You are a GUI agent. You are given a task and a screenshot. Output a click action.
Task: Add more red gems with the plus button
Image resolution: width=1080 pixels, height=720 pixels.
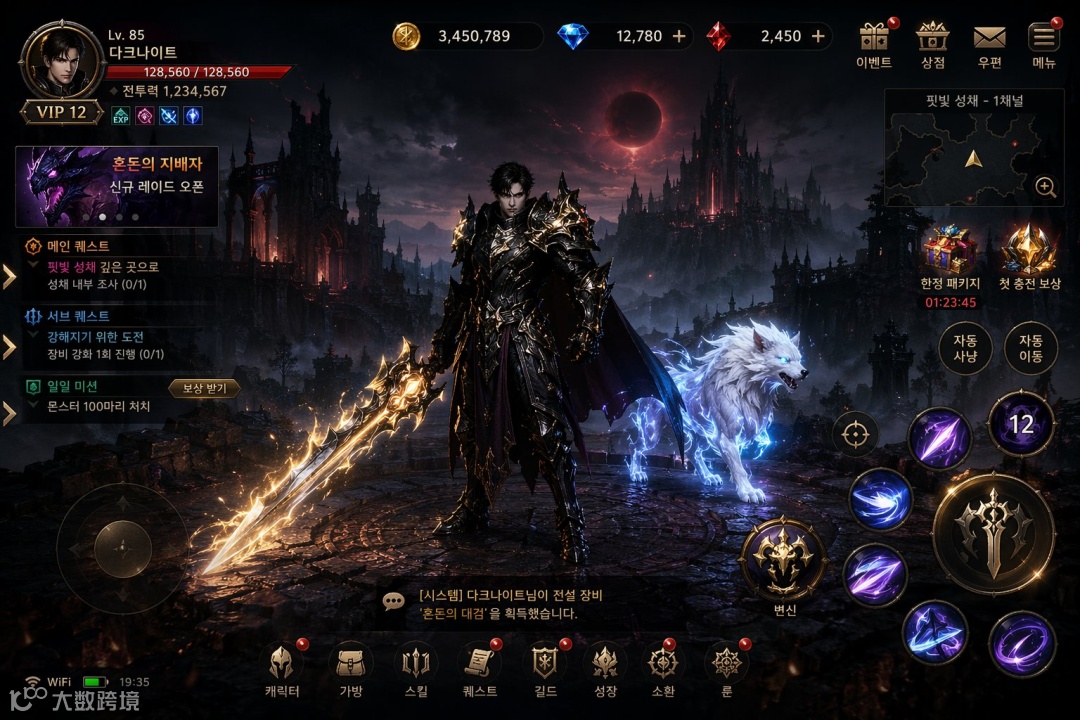818,36
